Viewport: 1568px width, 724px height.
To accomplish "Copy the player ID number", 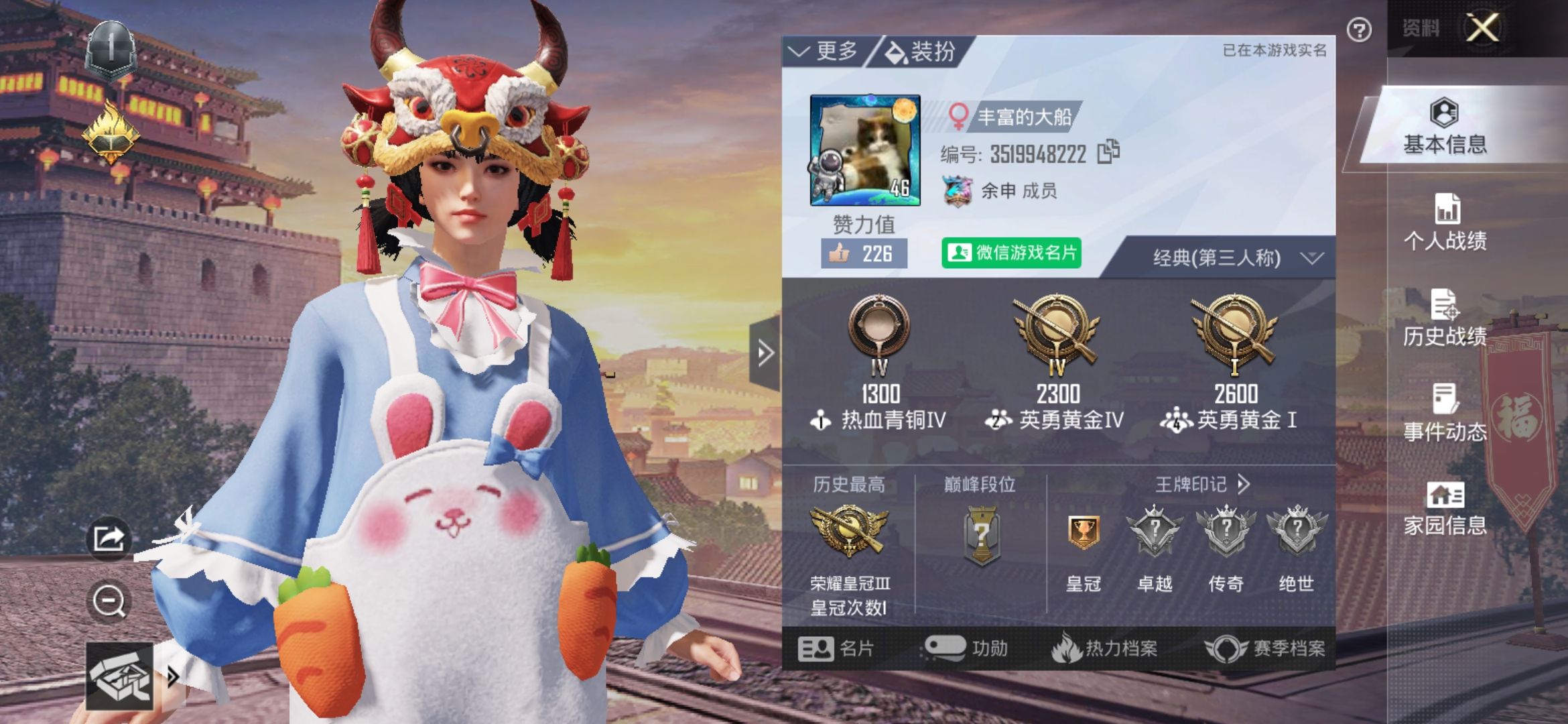I will [1108, 152].
